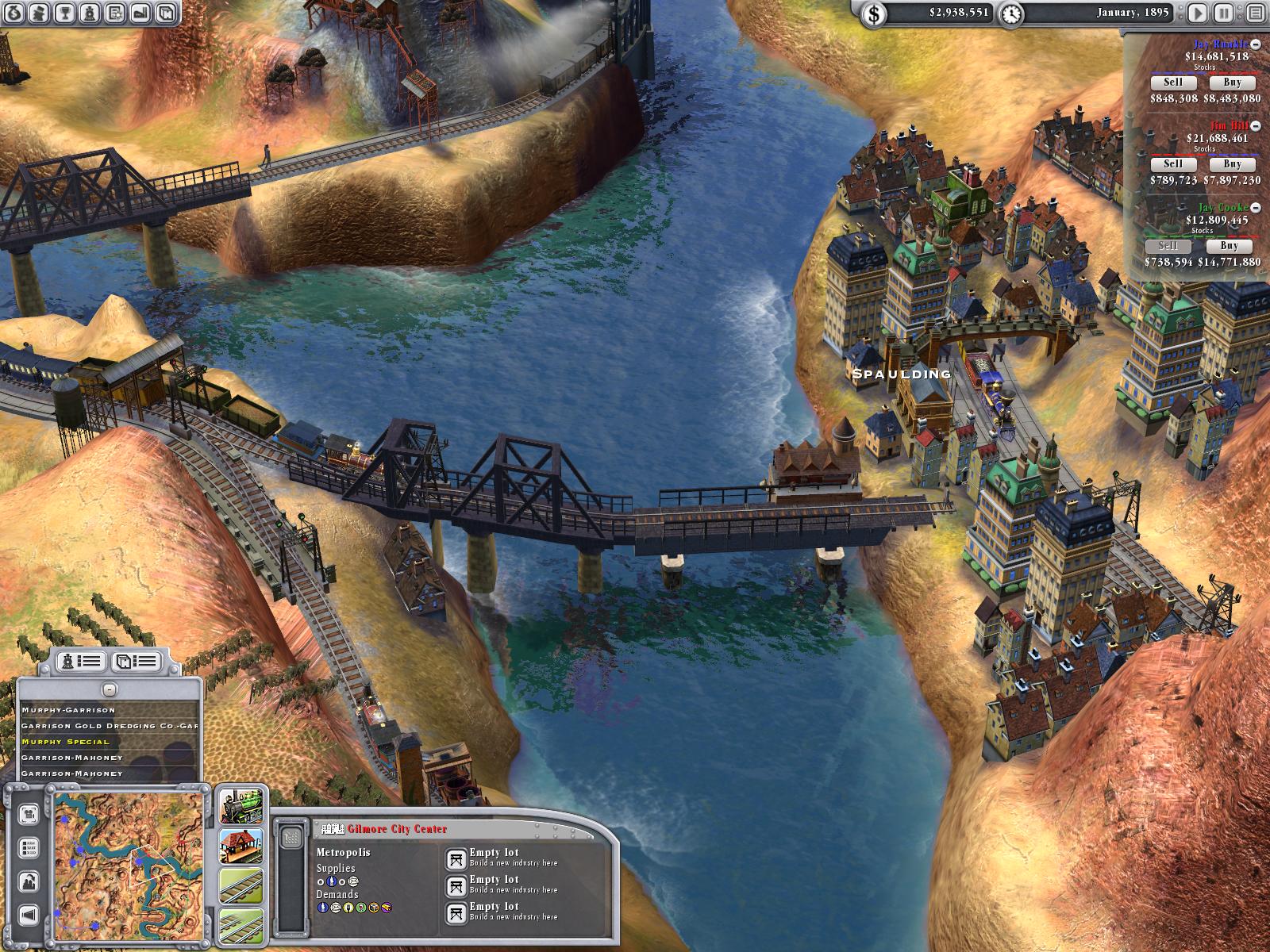Pause the game with the pause button
This screenshot has height=952, width=1270.
1224,12
